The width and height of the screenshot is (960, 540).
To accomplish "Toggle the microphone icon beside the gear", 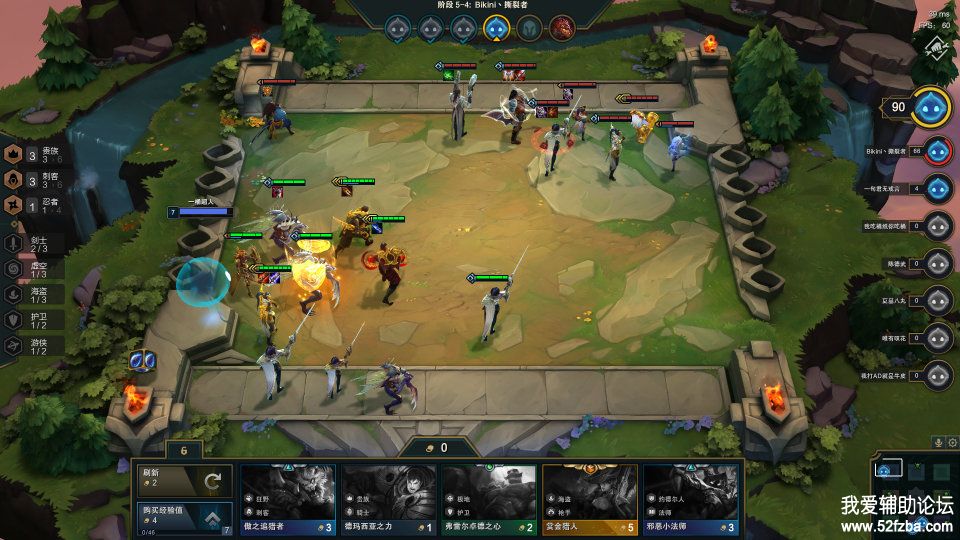I will click(938, 442).
